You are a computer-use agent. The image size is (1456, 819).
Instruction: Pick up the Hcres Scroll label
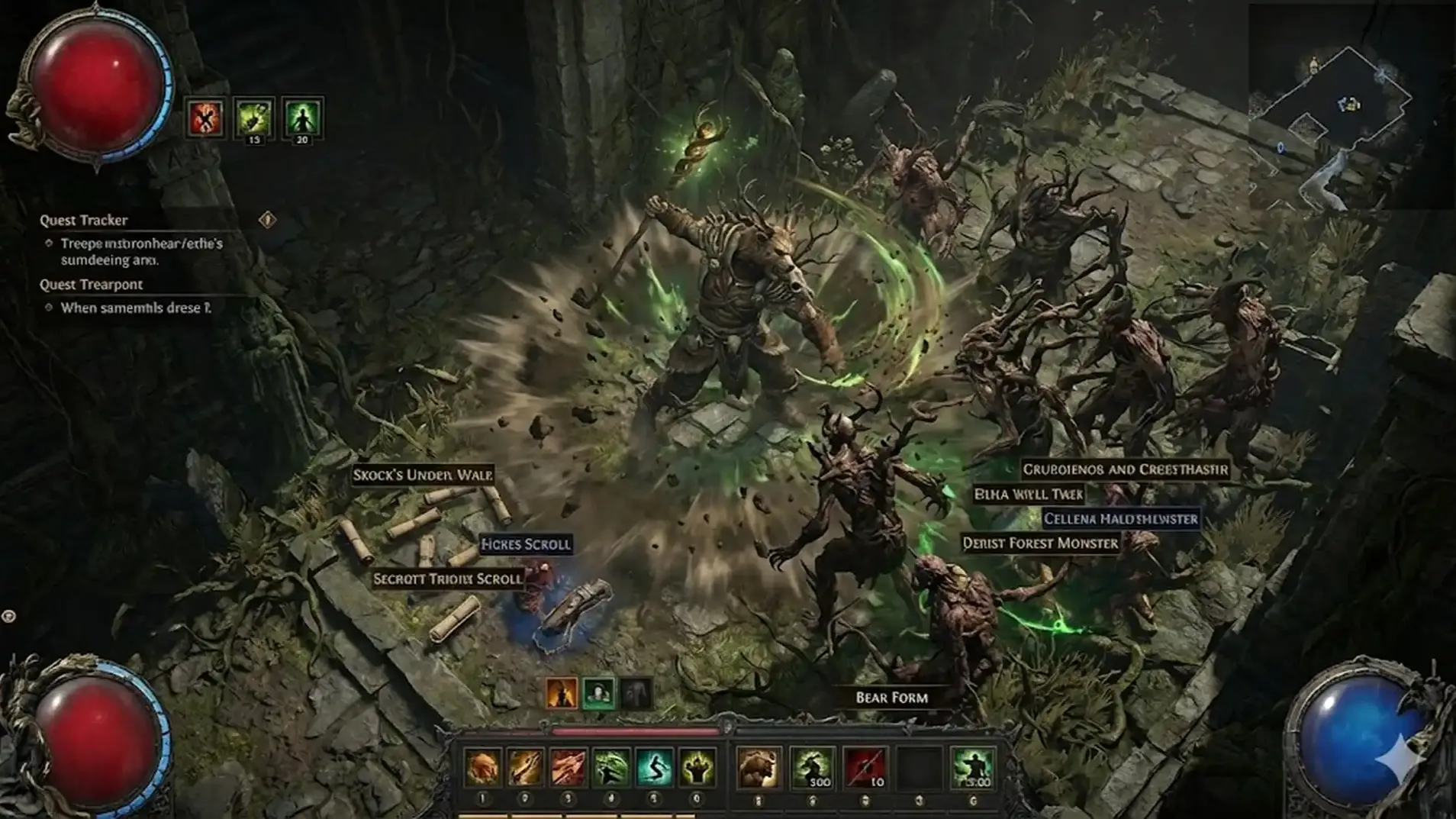526,544
